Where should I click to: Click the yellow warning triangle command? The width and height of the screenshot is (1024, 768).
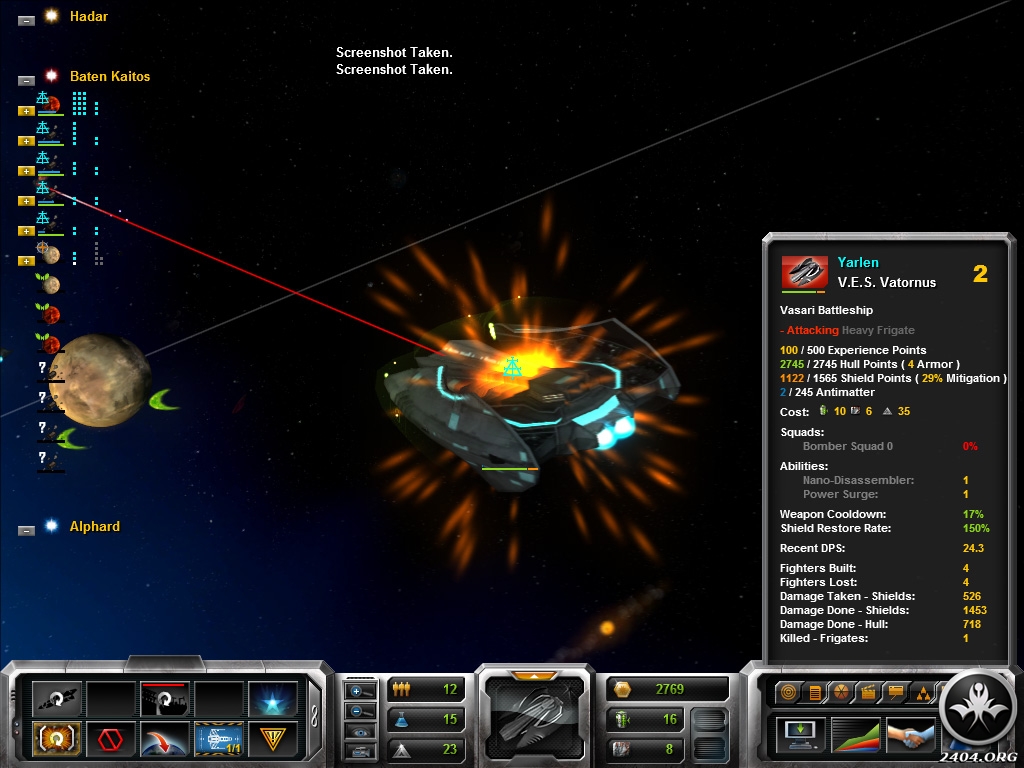(x=273, y=740)
